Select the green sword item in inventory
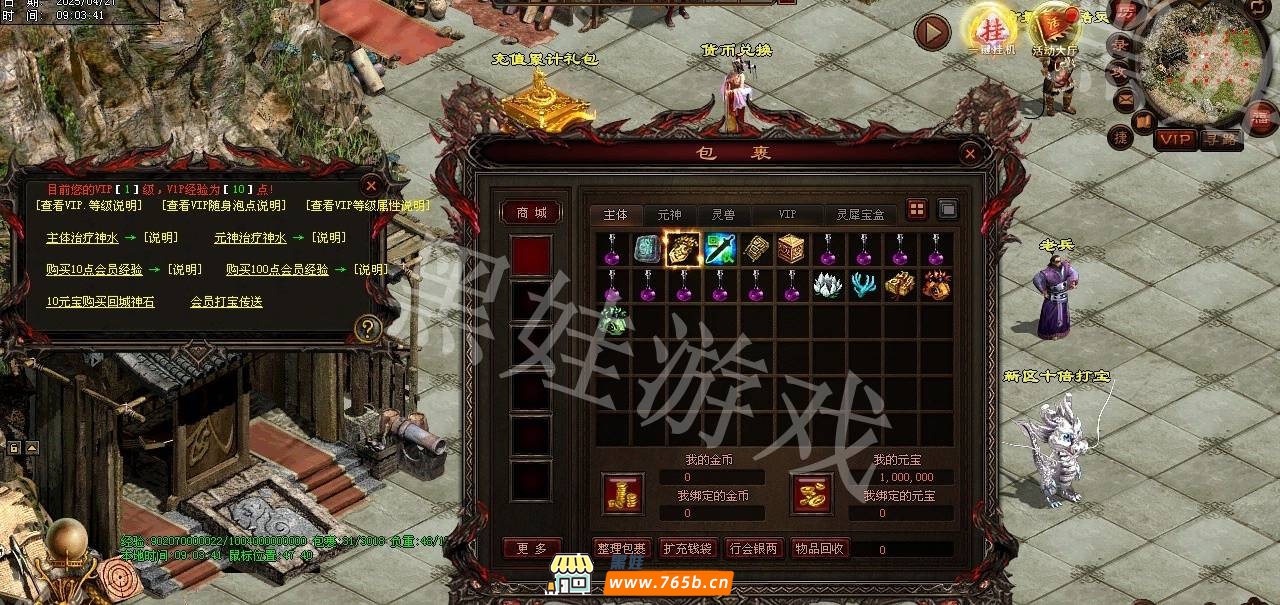Screen dimensions: 1280x605 (x=720, y=249)
